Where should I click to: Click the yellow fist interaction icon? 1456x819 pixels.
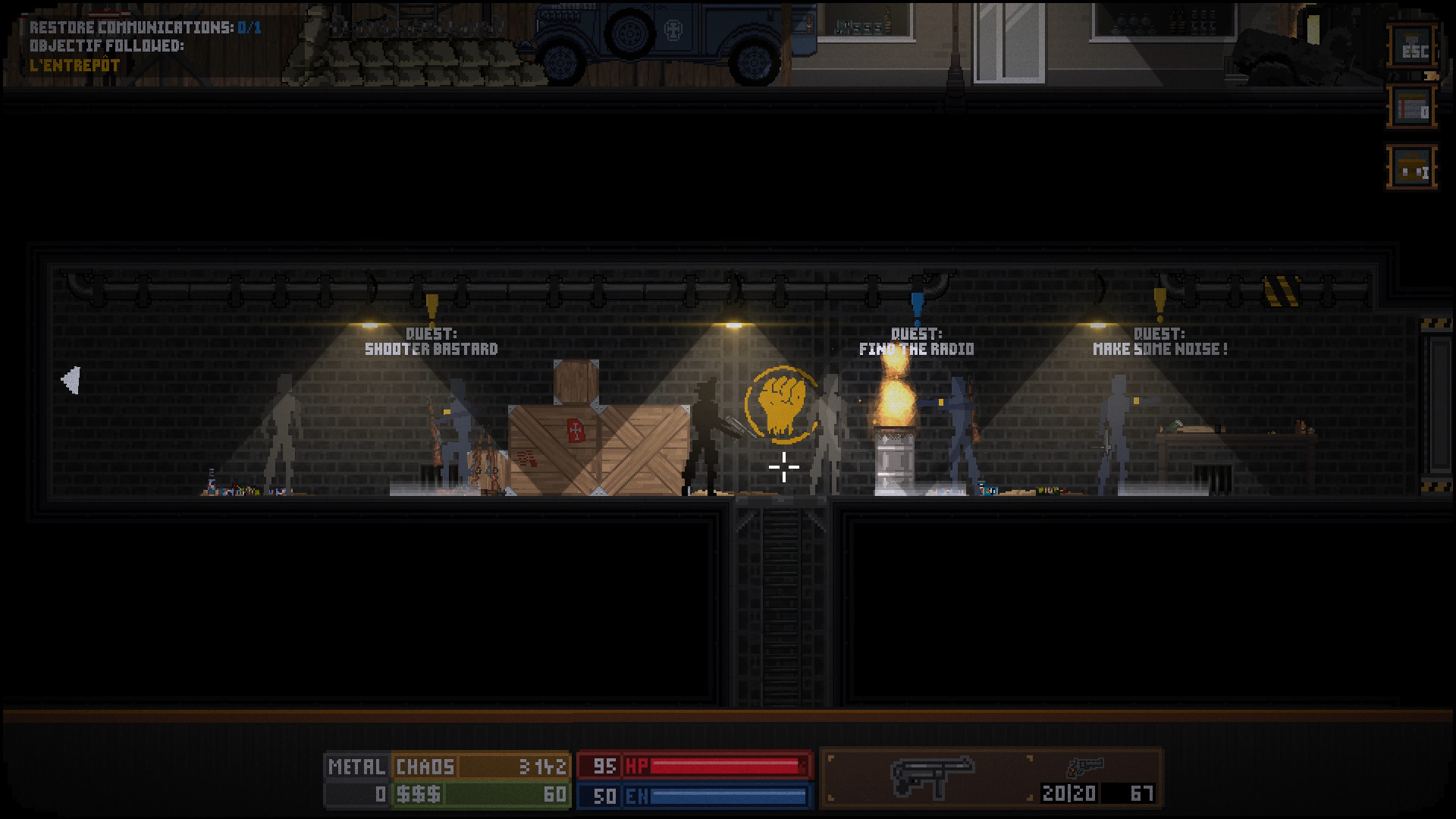point(780,403)
